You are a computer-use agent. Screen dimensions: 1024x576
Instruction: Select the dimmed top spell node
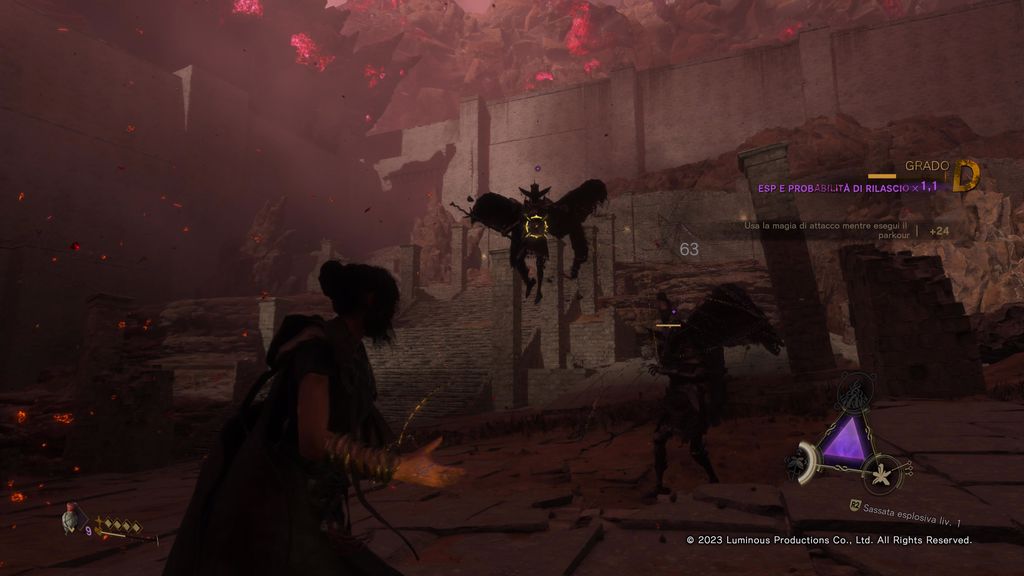[x=853, y=393]
